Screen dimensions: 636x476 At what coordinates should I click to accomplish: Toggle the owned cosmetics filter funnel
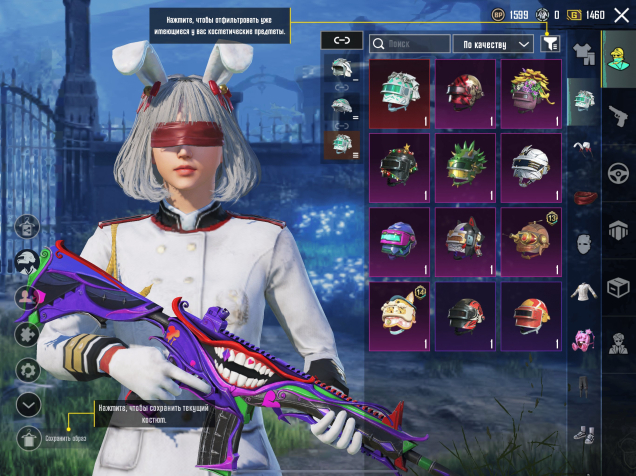tap(550, 44)
